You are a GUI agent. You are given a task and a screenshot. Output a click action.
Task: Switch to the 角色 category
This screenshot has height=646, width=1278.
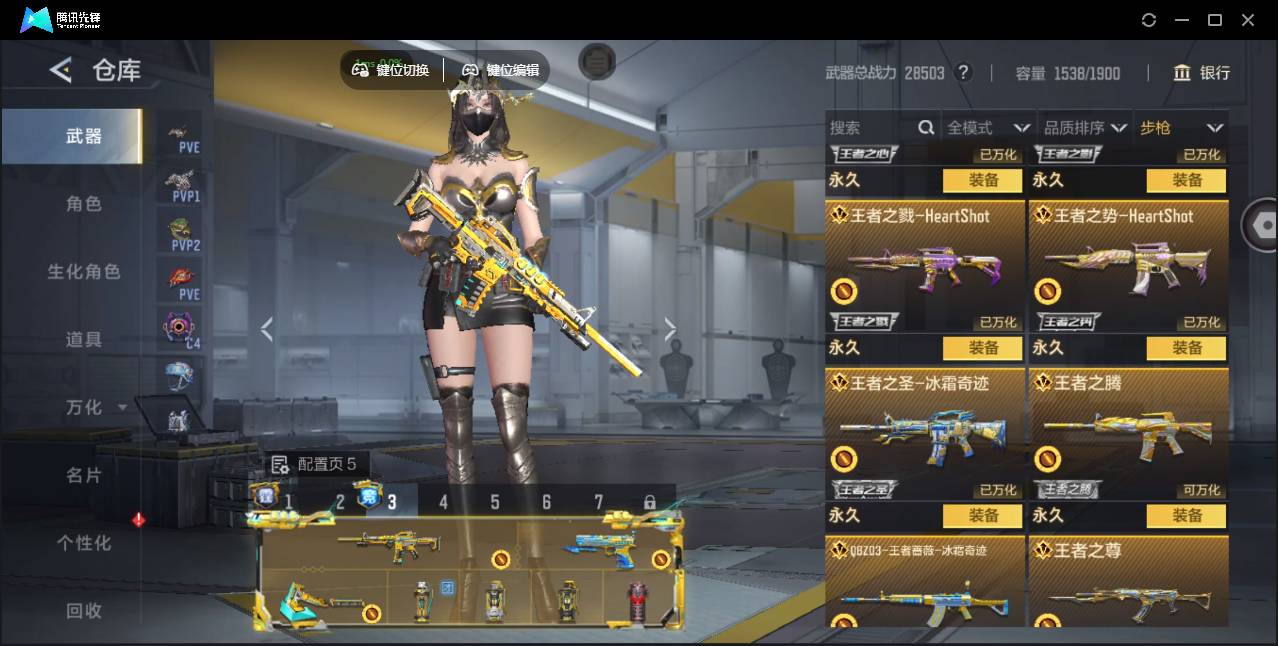84,204
